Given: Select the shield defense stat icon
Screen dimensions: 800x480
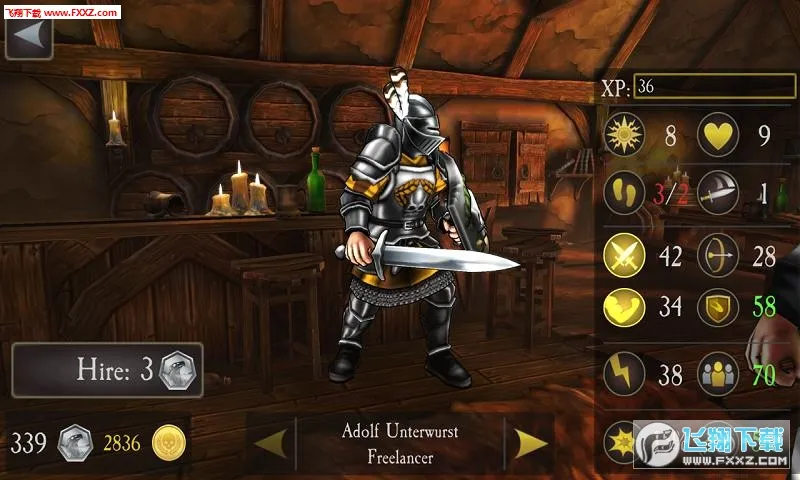Looking at the screenshot, I should click(718, 306).
